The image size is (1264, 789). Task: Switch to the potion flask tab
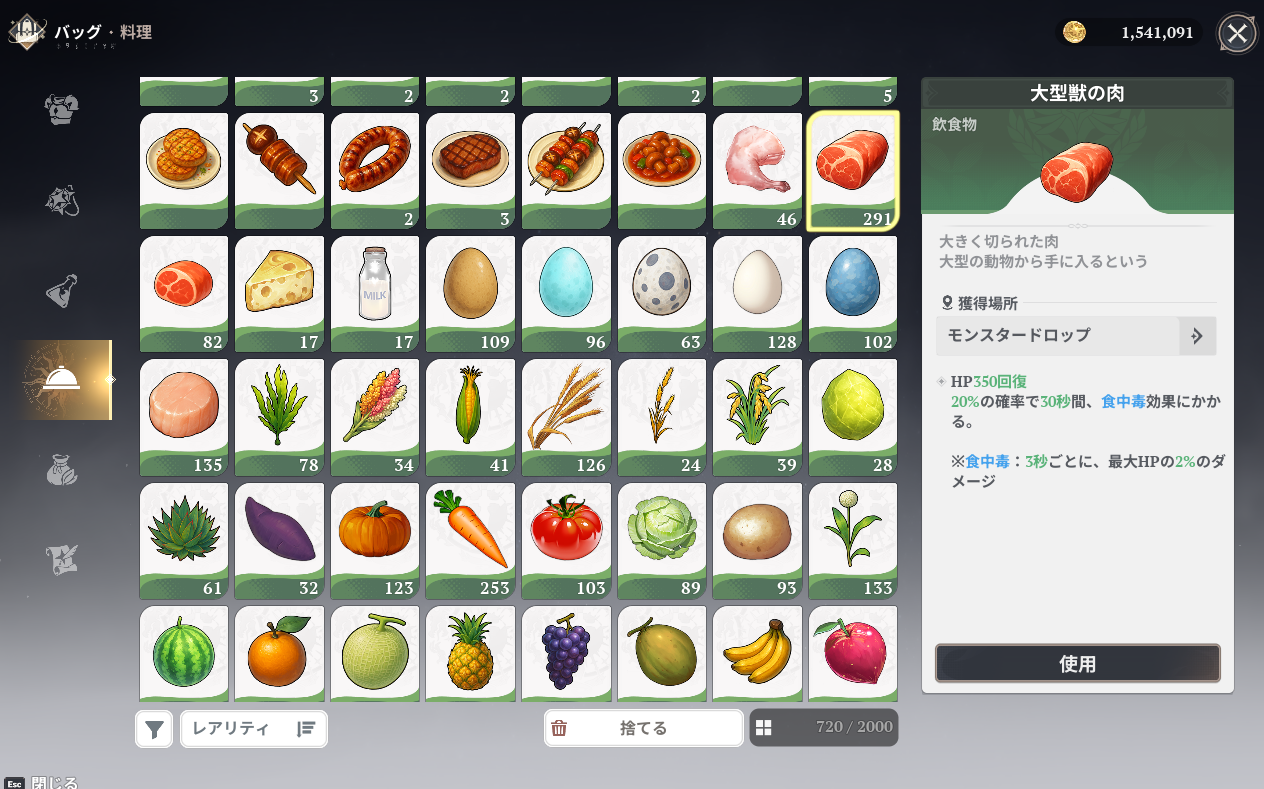point(62,291)
